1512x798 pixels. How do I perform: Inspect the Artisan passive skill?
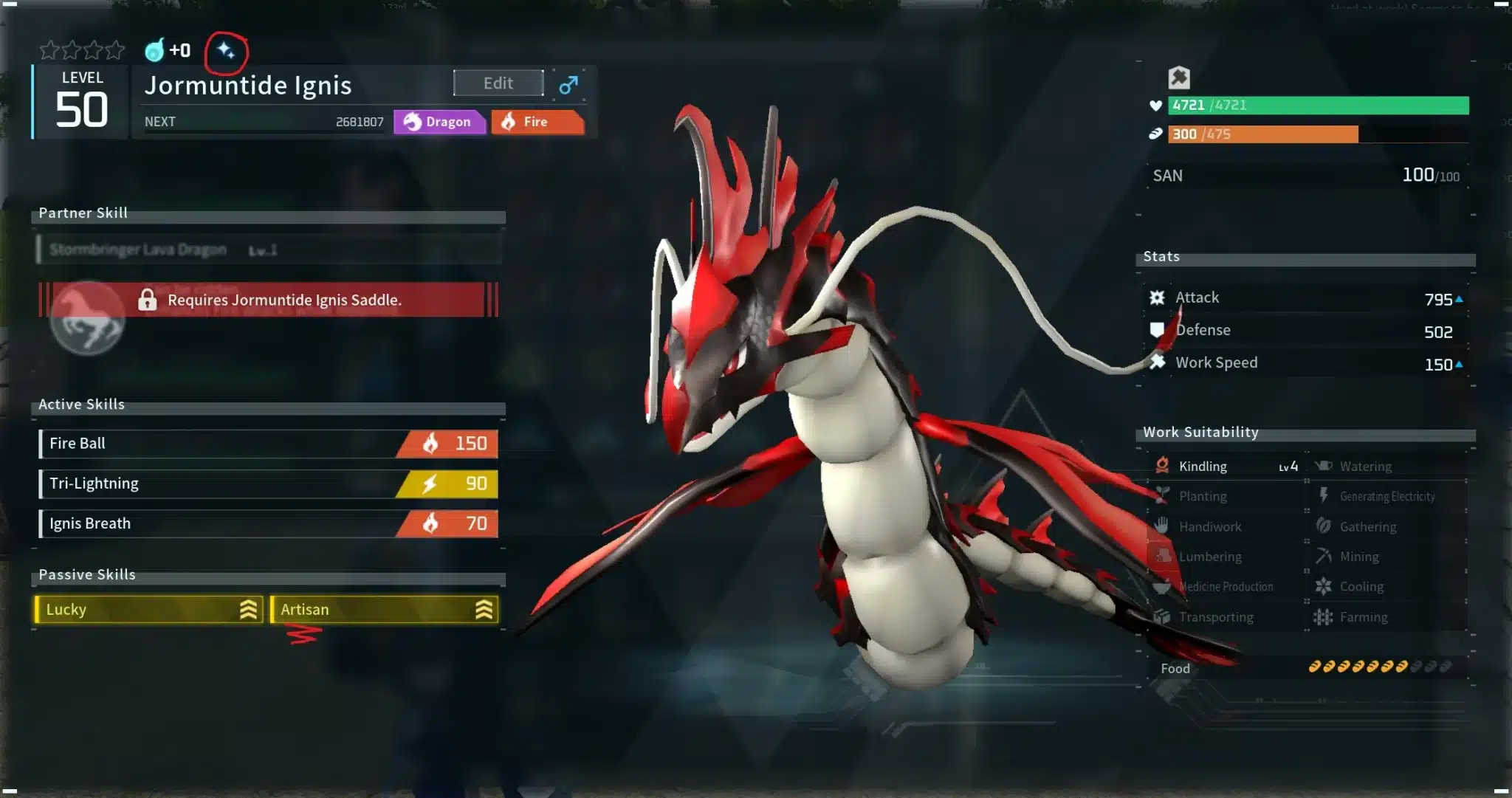pos(384,610)
